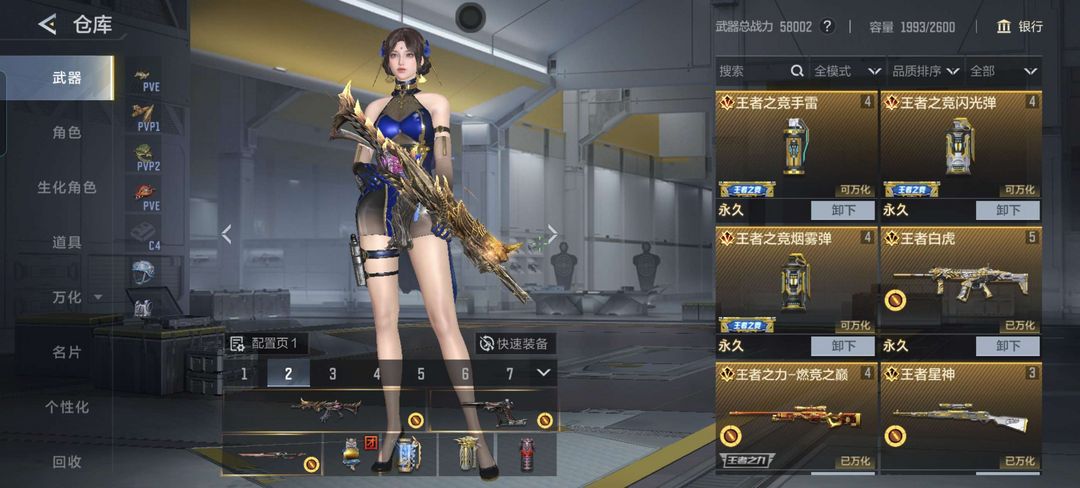This screenshot has height=488, width=1080.
Task: Switch to the 角色 category
Action: point(67,132)
